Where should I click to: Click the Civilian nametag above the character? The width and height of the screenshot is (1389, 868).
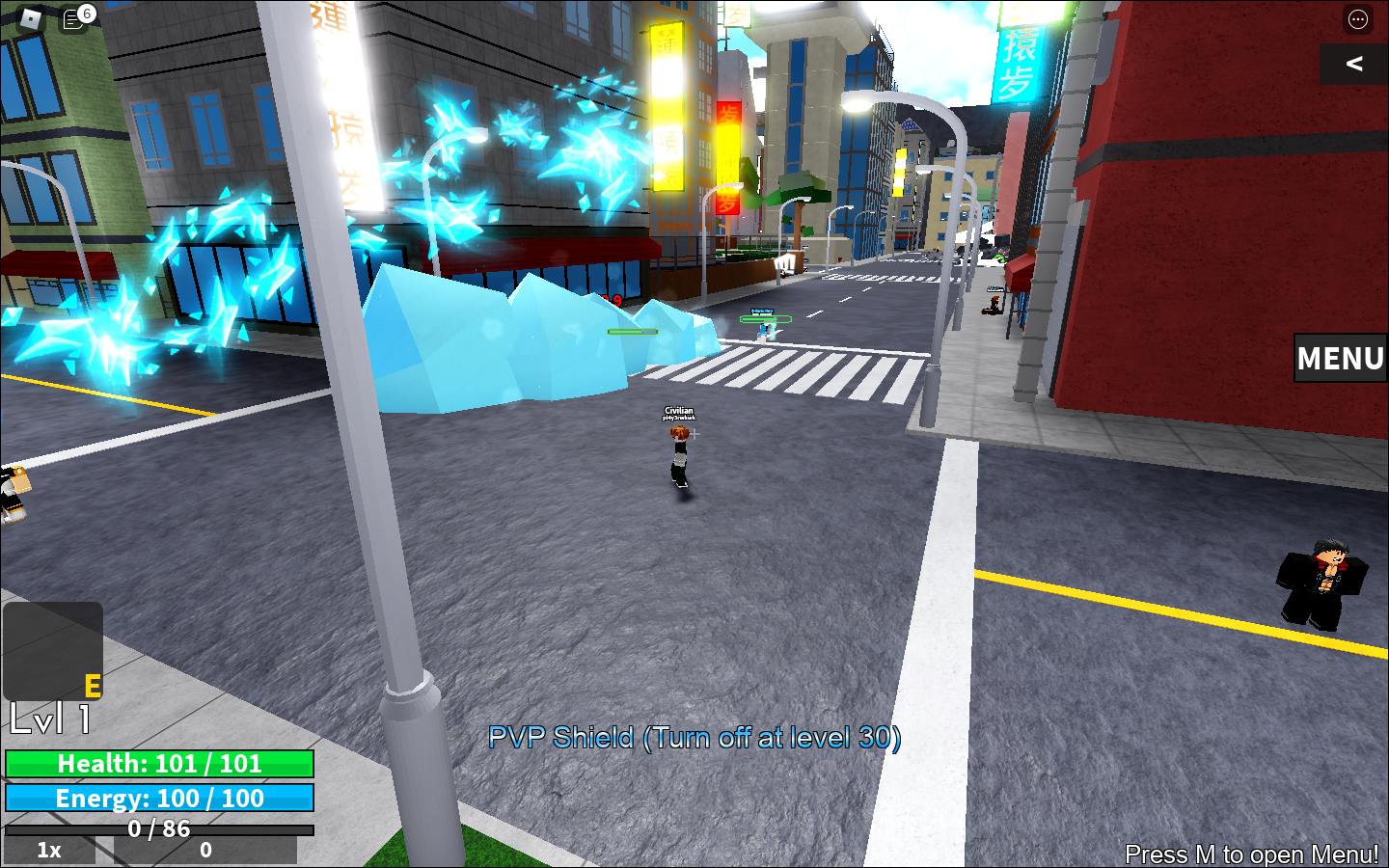(678, 412)
